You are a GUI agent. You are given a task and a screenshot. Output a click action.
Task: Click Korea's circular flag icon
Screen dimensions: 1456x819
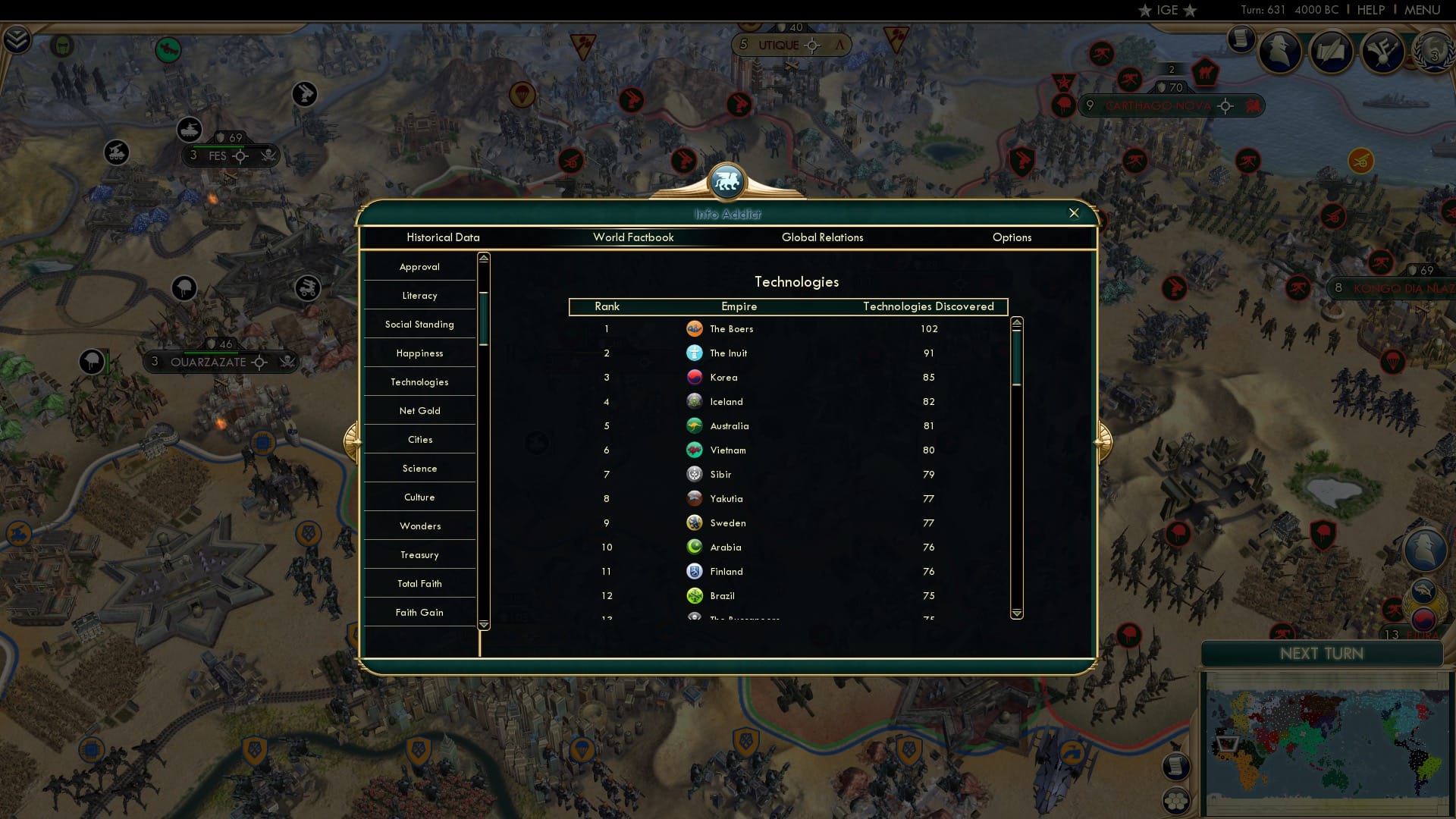[695, 377]
